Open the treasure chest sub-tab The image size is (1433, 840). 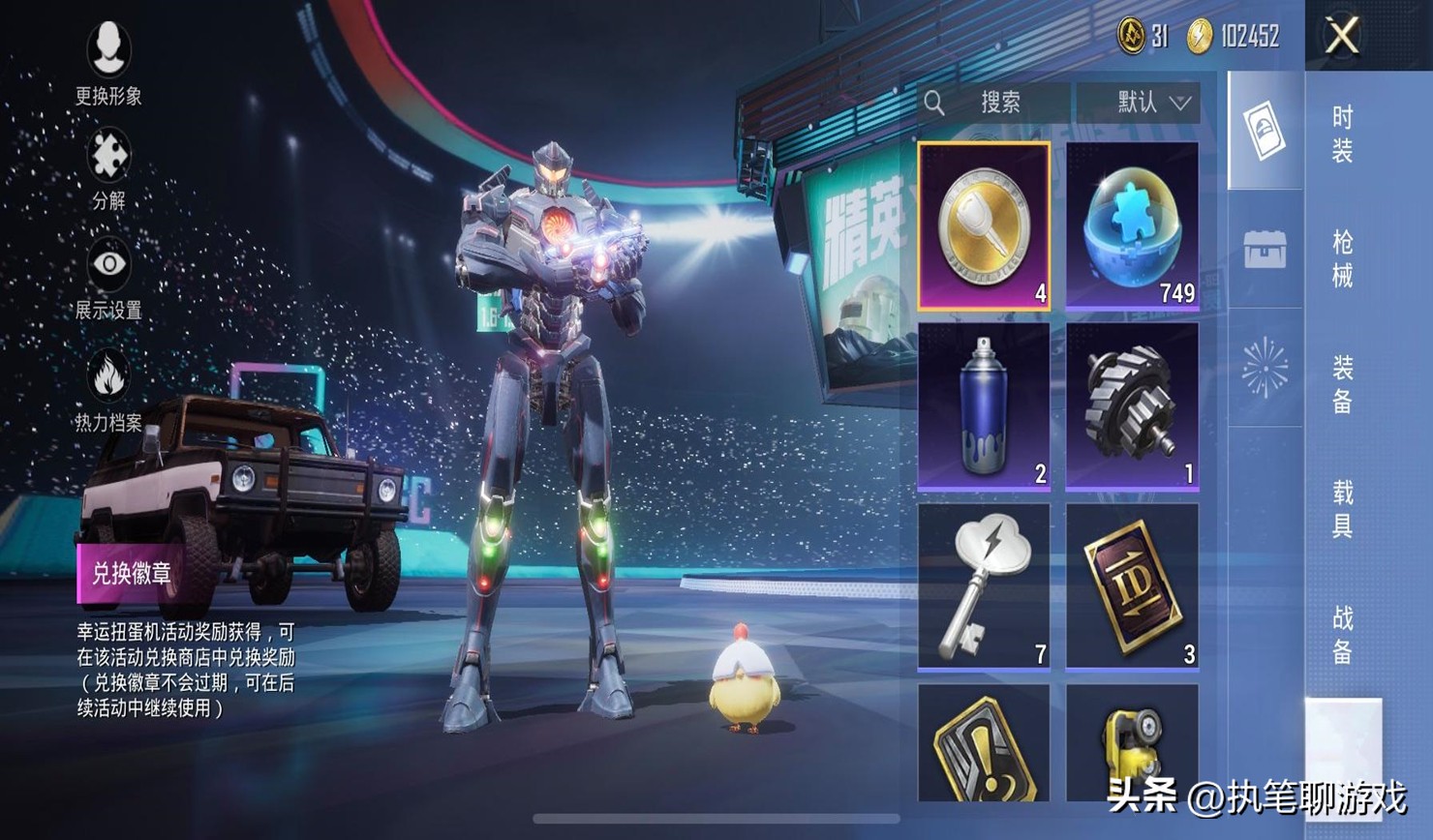click(x=1265, y=250)
